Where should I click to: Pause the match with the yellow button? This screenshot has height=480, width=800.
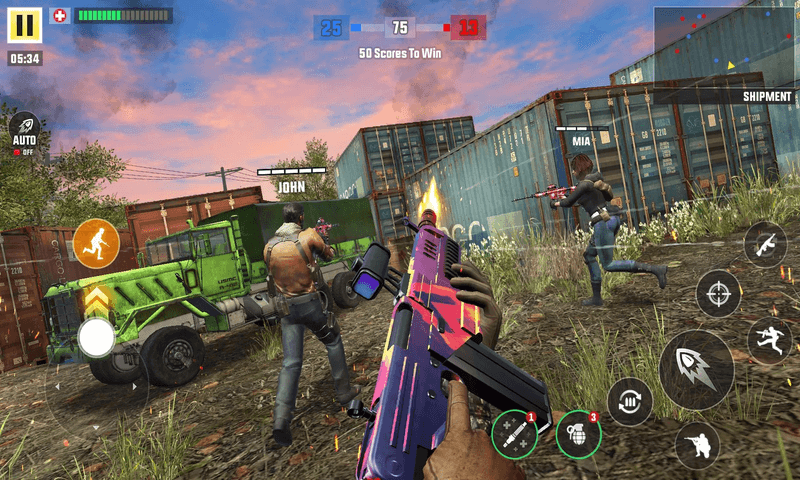coord(25,24)
